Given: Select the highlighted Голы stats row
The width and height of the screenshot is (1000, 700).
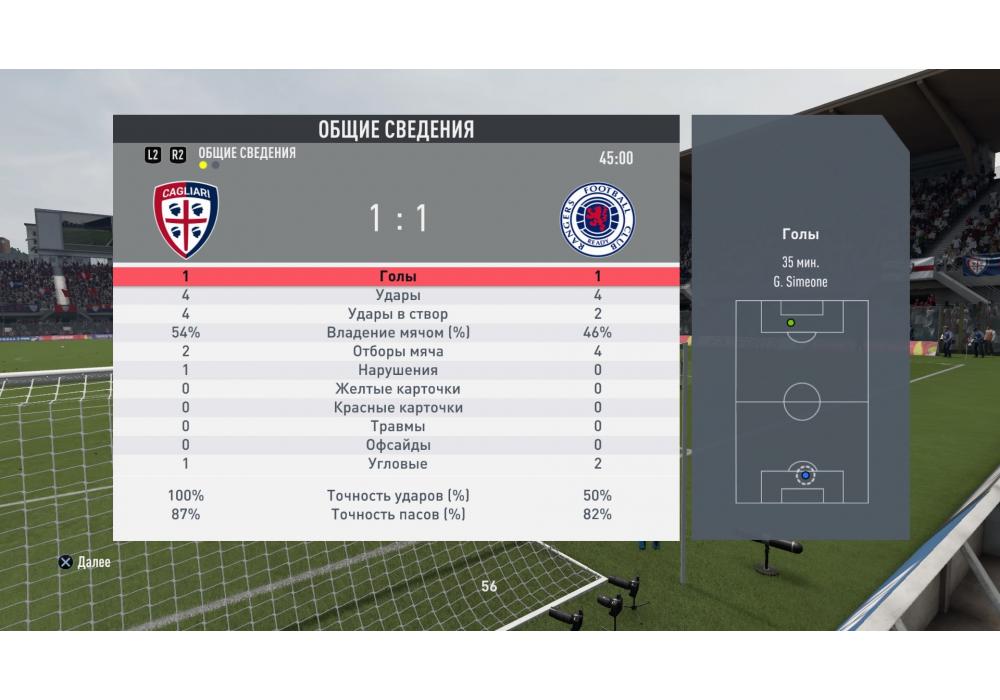Looking at the screenshot, I should 398,277.
